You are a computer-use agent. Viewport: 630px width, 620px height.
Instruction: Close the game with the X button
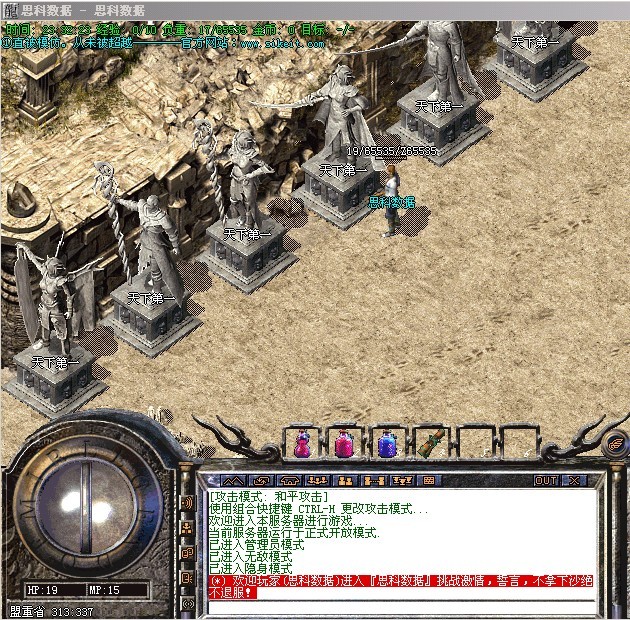point(574,480)
